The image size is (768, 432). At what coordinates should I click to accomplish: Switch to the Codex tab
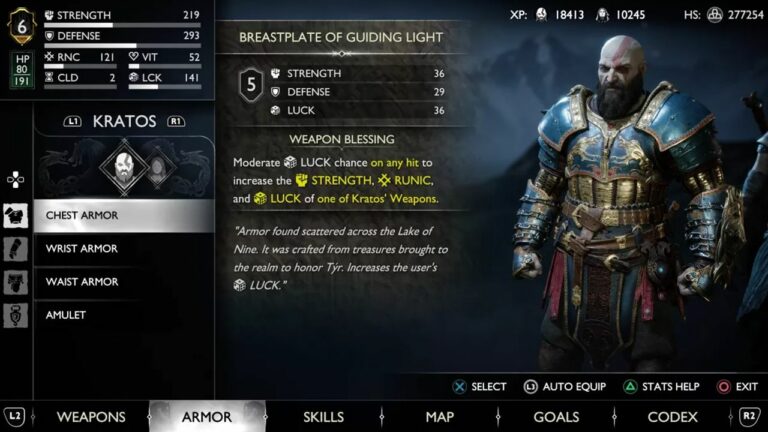click(x=672, y=417)
